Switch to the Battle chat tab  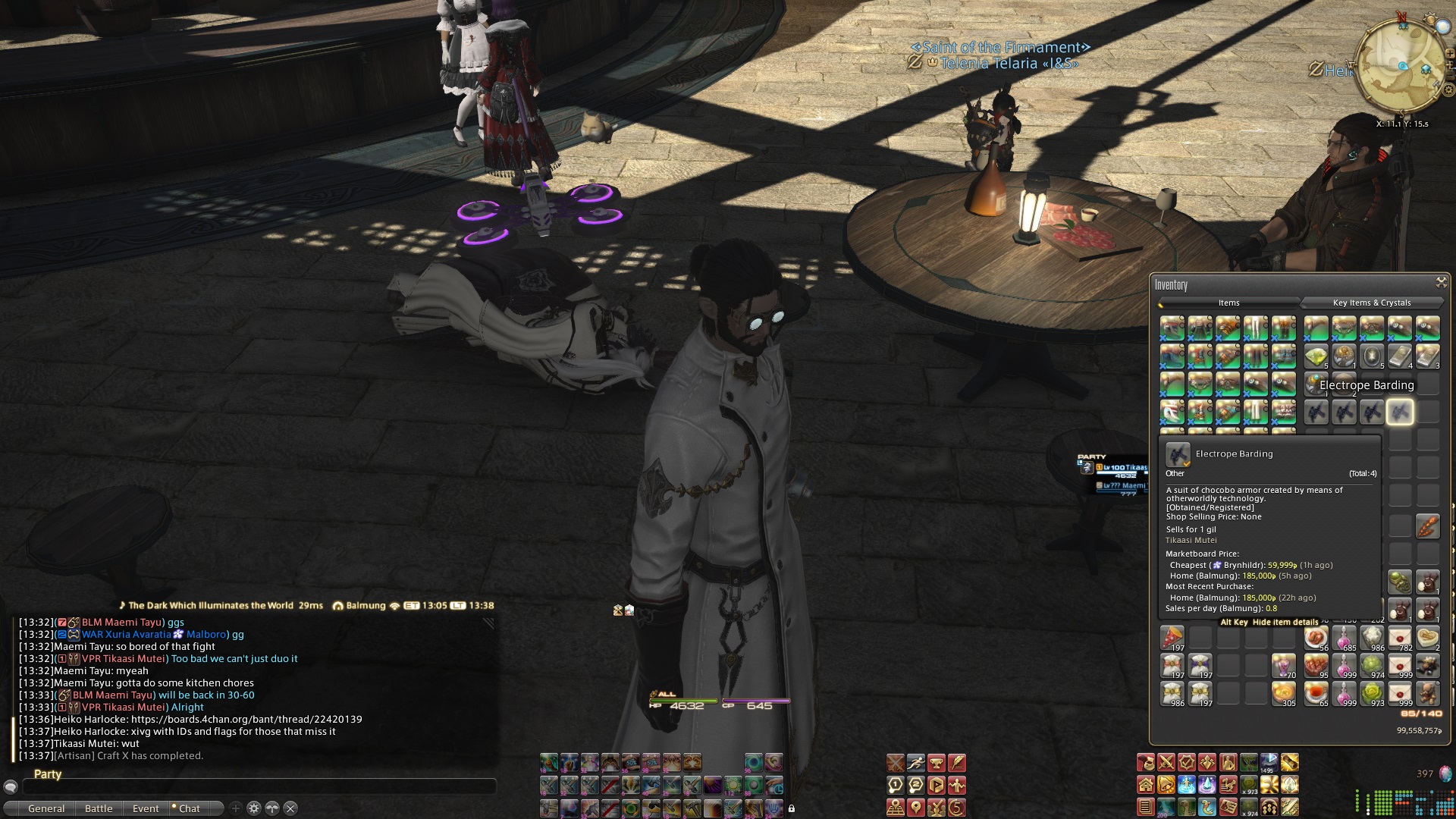(x=99, y=808)
